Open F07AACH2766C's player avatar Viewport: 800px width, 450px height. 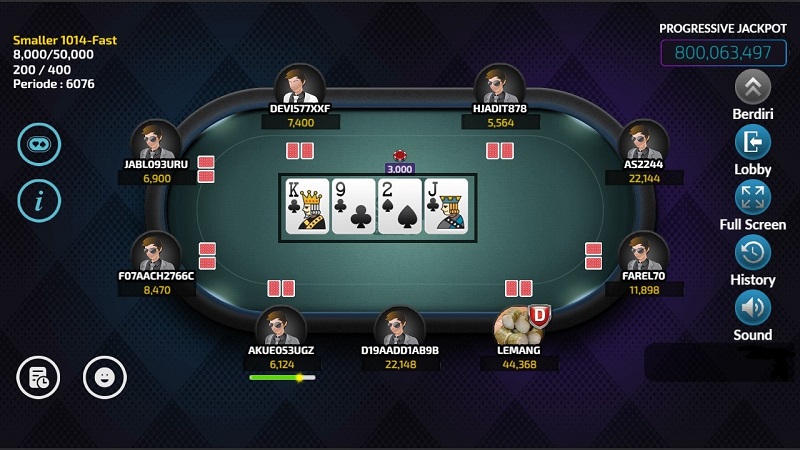pos(157,252)
